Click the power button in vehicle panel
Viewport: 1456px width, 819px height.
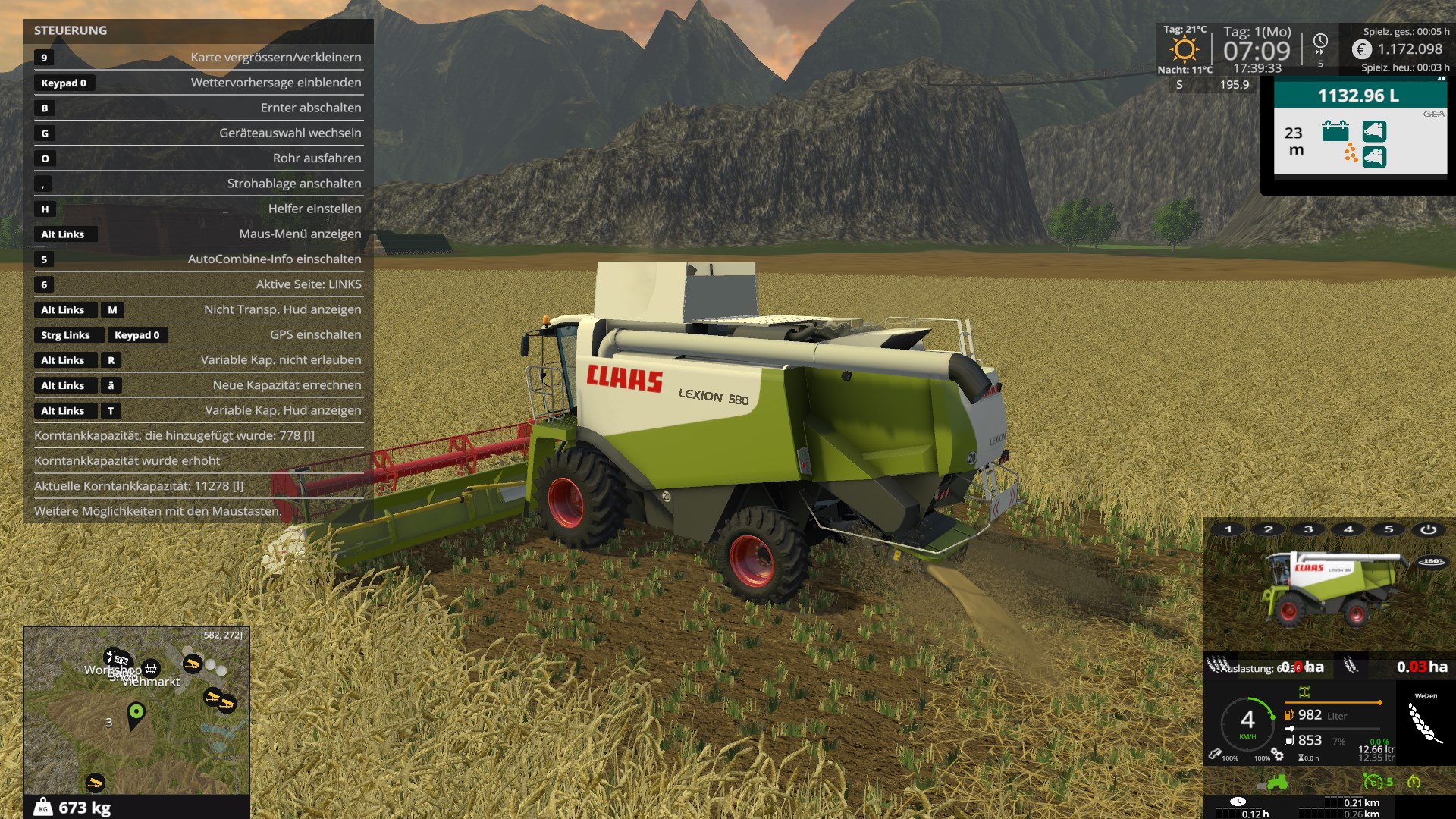(1428, 529)
